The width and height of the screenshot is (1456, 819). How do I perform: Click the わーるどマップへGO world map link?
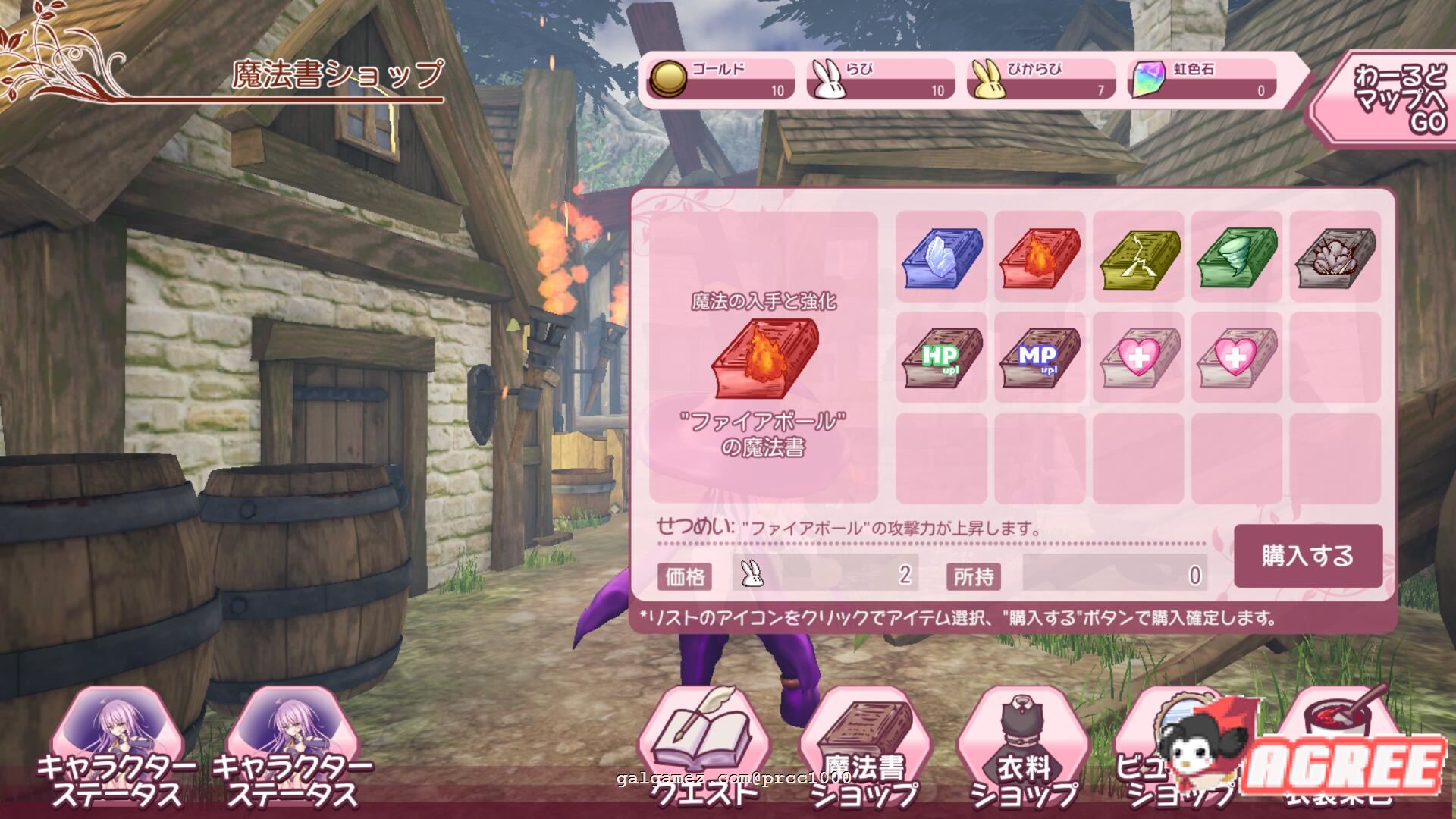tap(1399, 95)
